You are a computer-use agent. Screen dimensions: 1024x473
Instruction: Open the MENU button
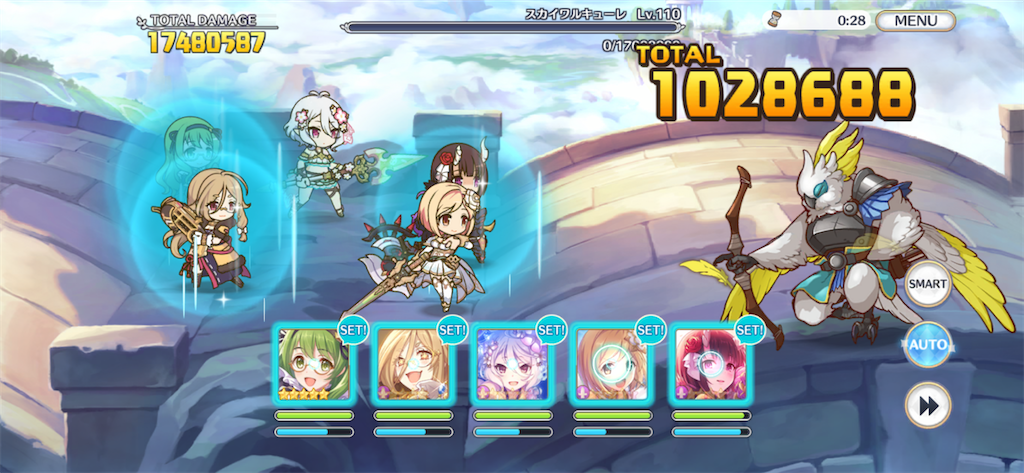click(x=915, y=21)
